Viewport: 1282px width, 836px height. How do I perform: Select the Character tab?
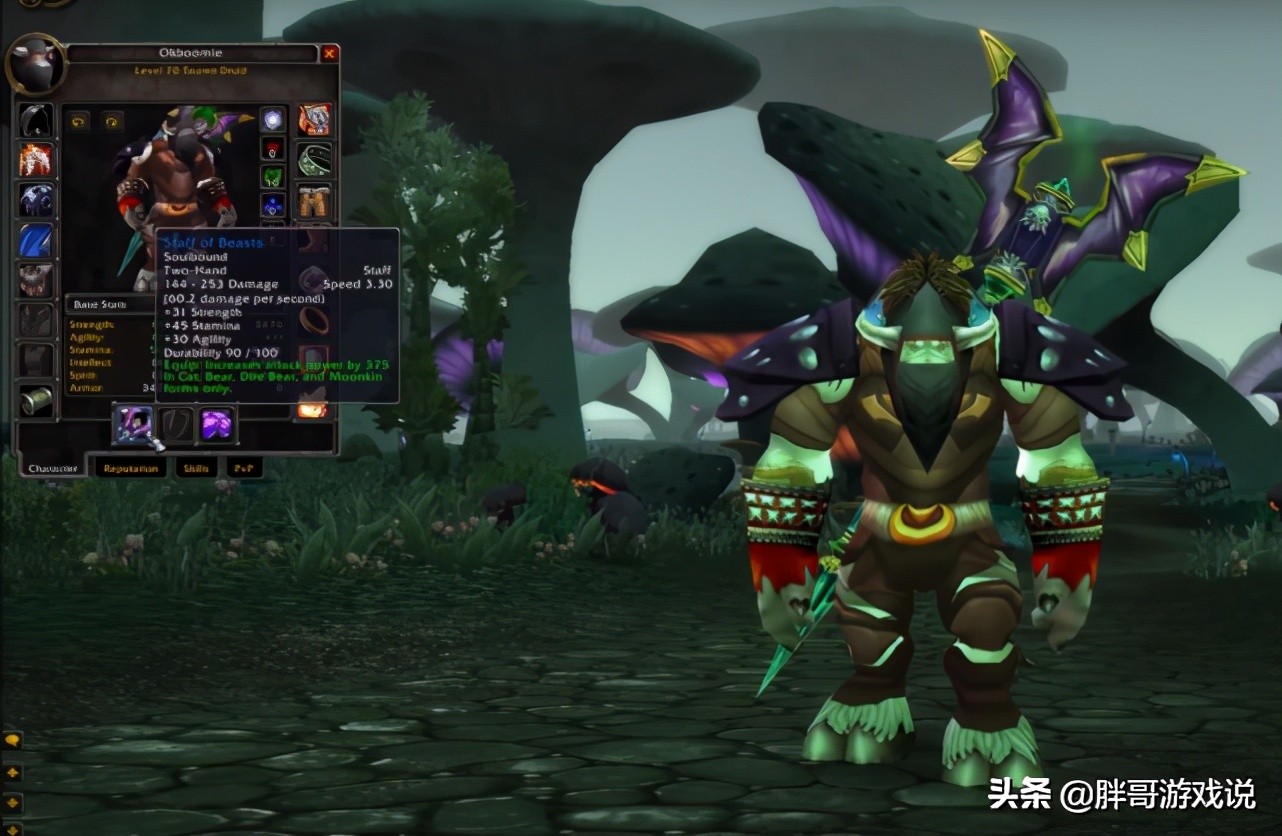click(52, 468)
